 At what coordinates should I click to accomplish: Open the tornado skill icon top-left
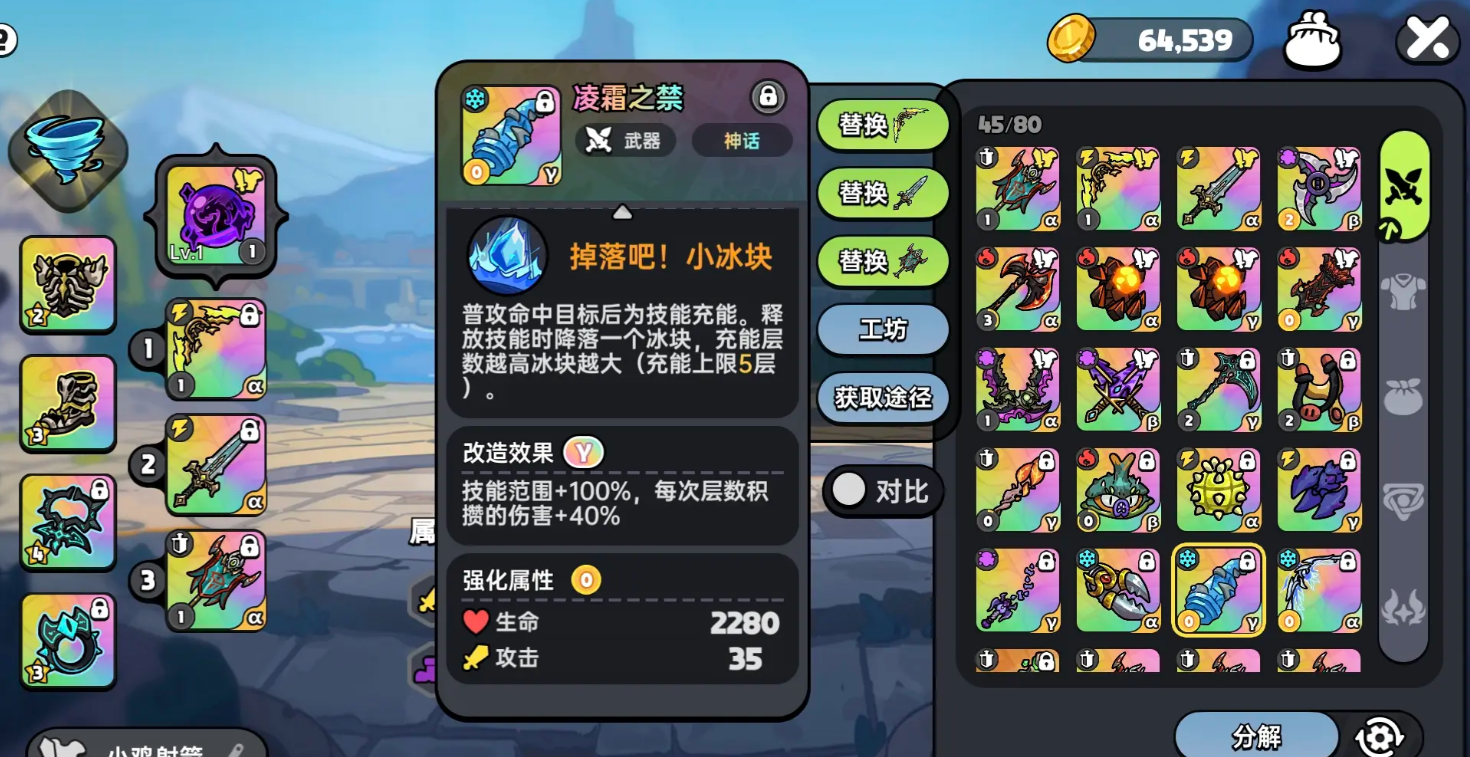[x=66, y=148]
